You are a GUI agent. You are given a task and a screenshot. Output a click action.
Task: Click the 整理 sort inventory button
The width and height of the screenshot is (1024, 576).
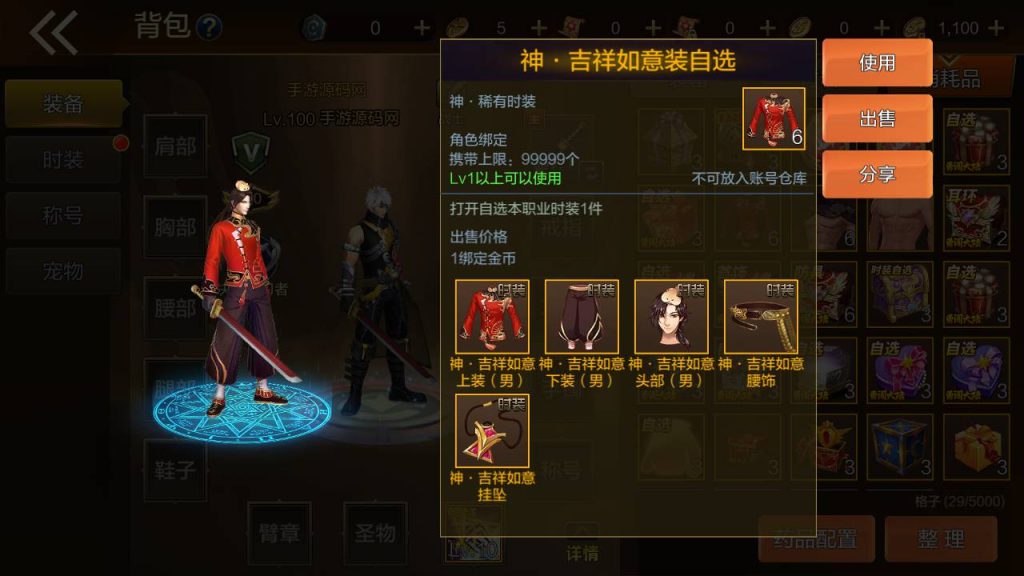point(941,539)
